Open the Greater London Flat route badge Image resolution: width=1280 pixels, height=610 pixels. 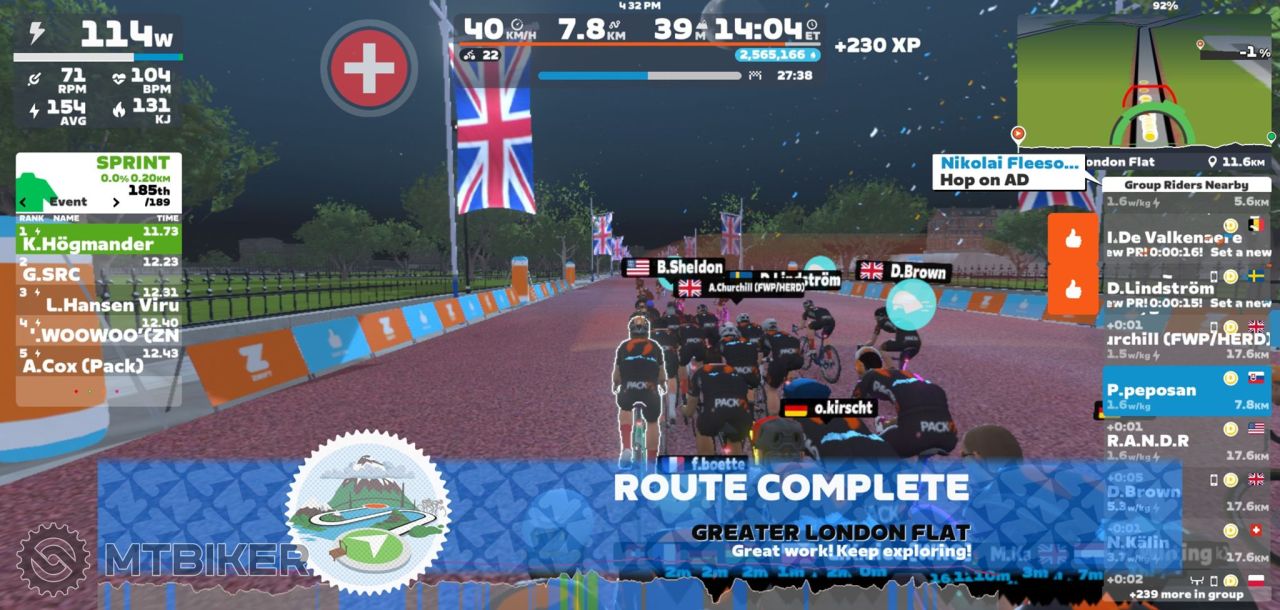[x=367, y=513]
